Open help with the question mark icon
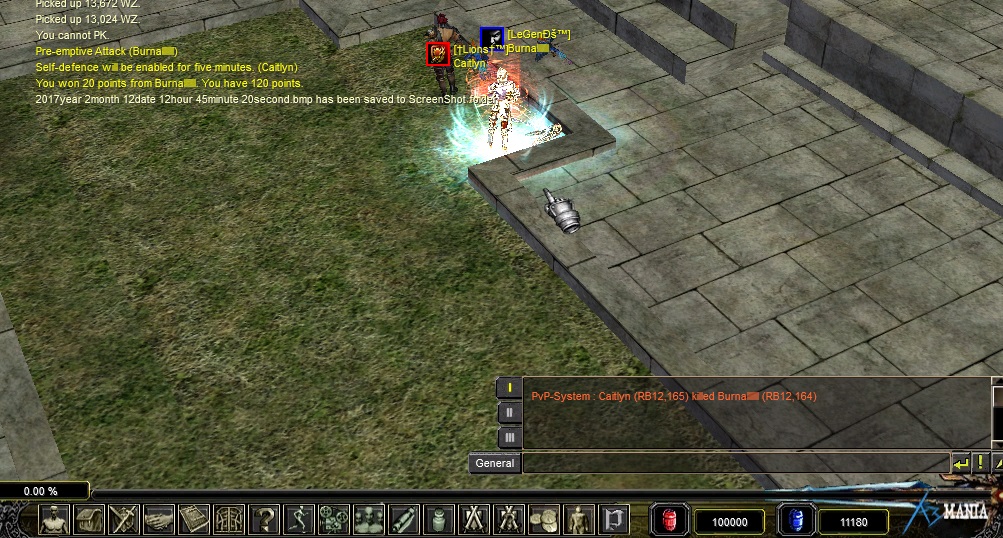This screenshot has height=538, width=1003. (264, 520)
